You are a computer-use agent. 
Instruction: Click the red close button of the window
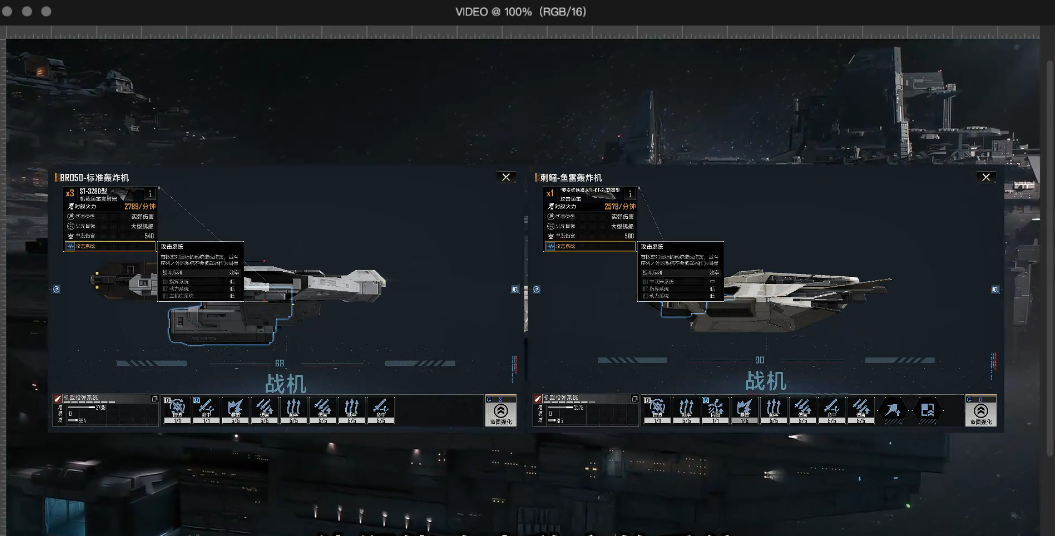tap(9, 10)
